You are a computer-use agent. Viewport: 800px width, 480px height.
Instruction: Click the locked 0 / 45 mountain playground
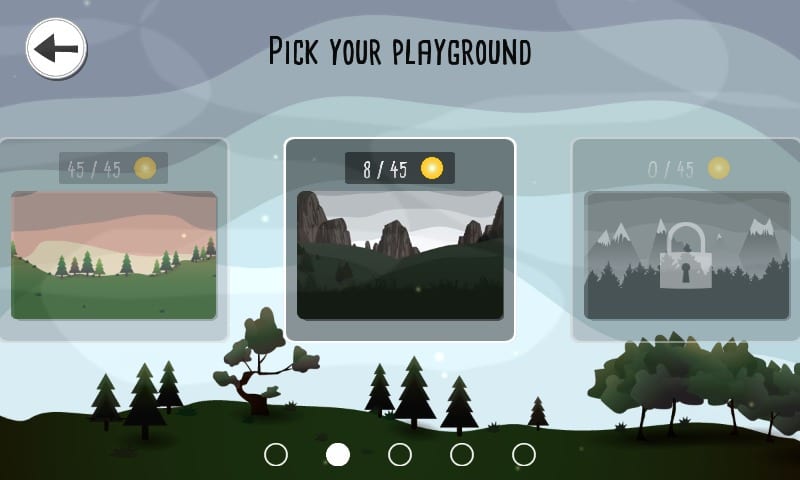pos(686,254)
